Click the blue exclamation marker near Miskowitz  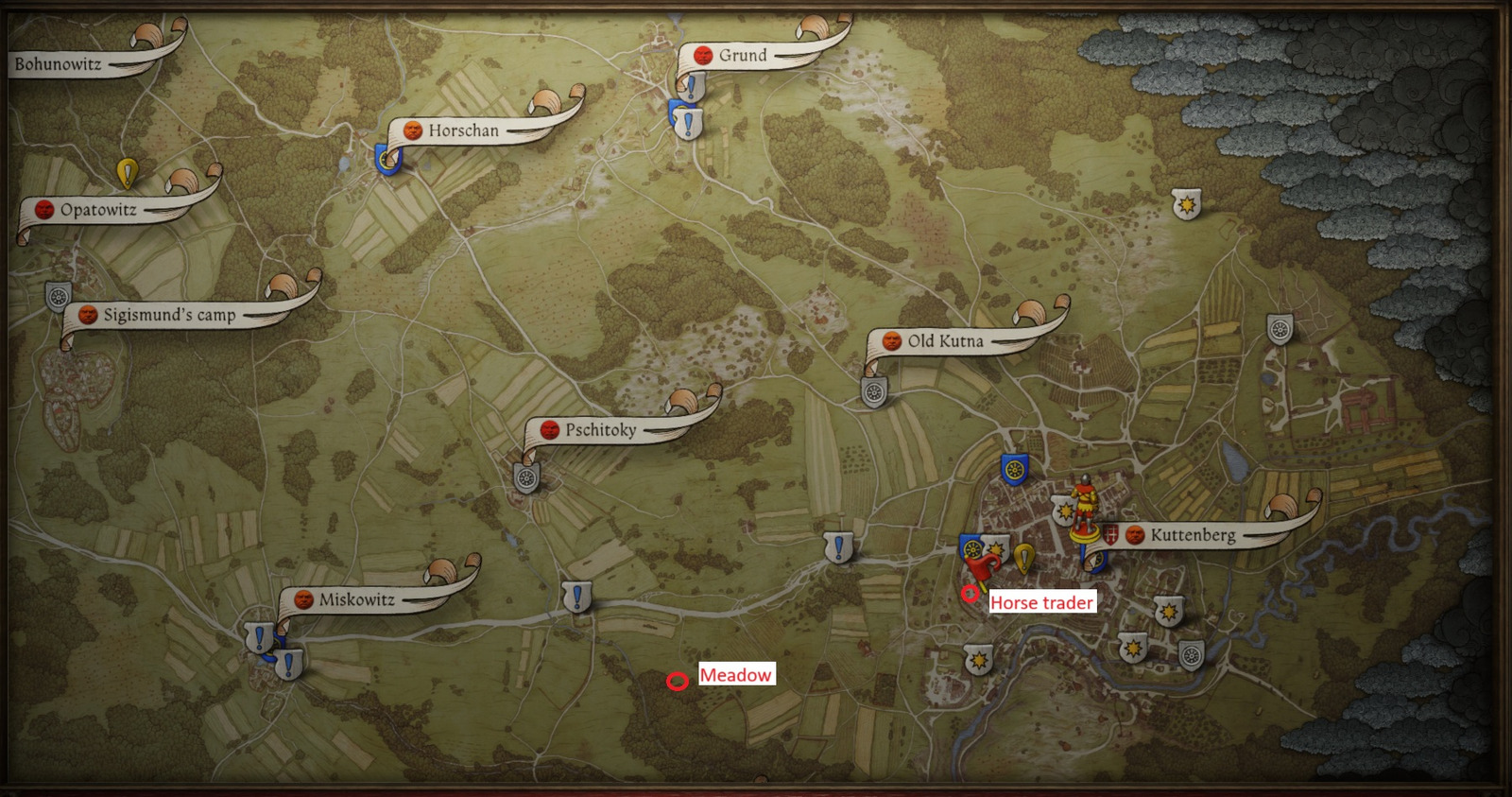[x=260, y=634]
